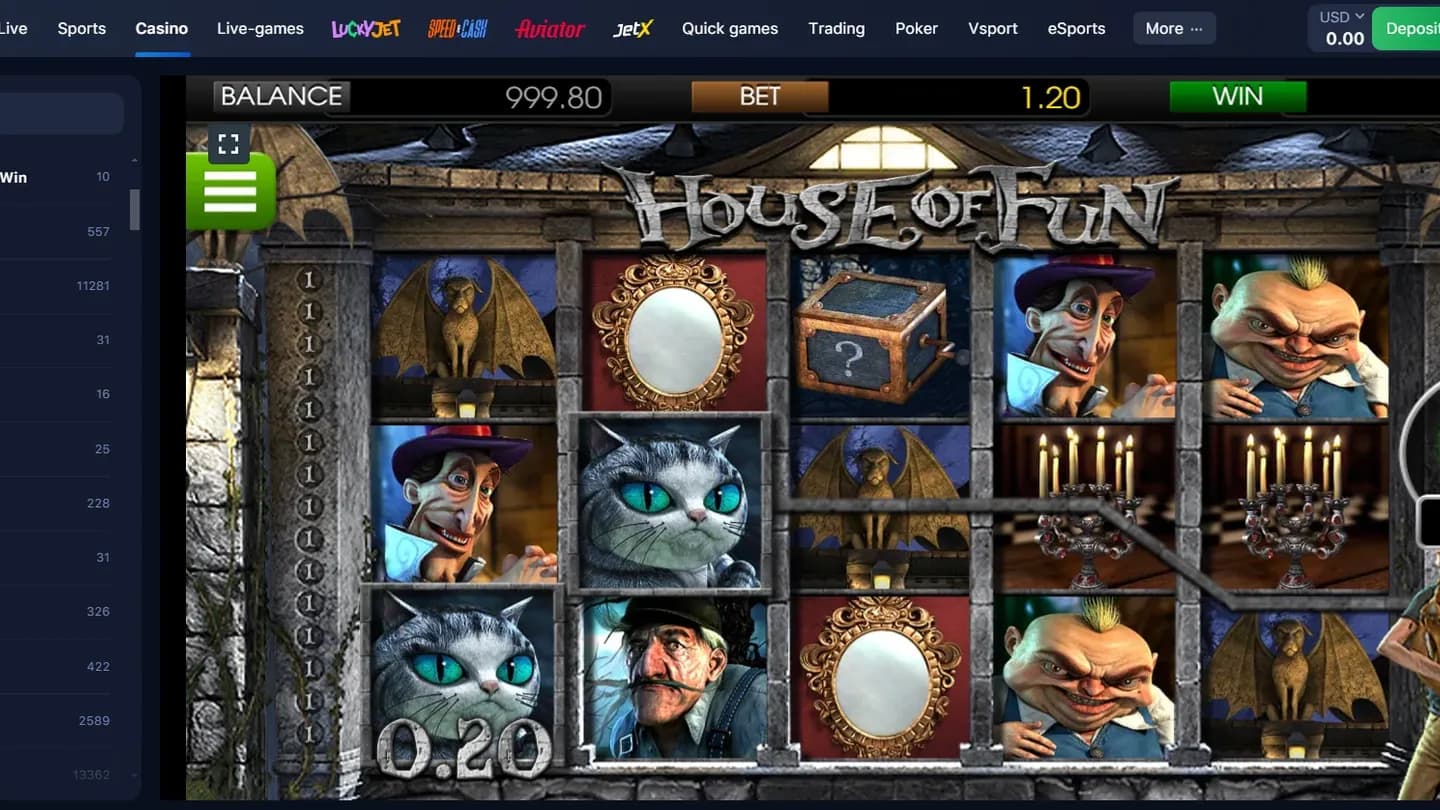Launch the Aviator game
The image size is (1440, 810).
[549, 29]
